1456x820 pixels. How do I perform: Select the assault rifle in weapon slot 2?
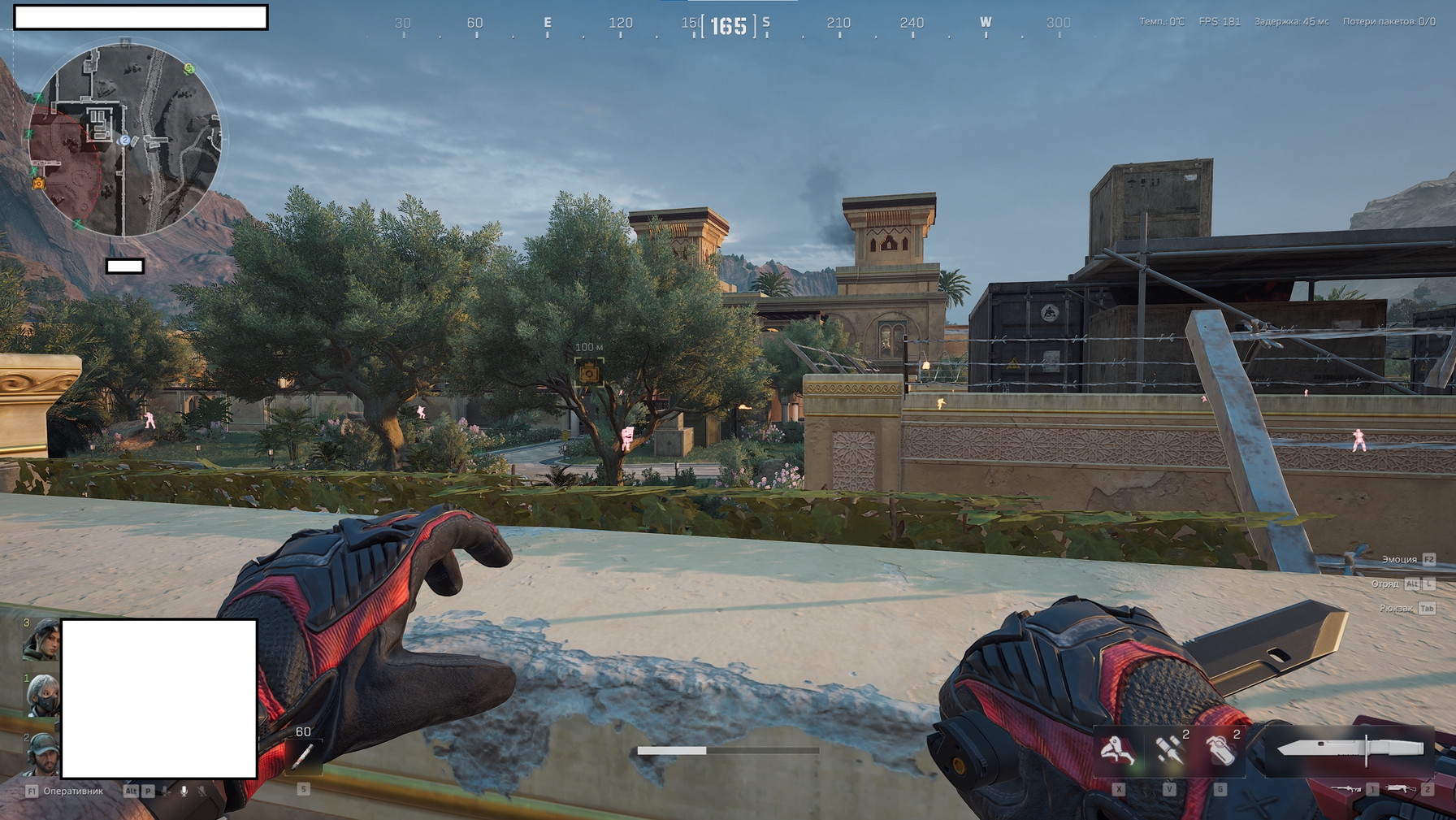pos(1400,789)
